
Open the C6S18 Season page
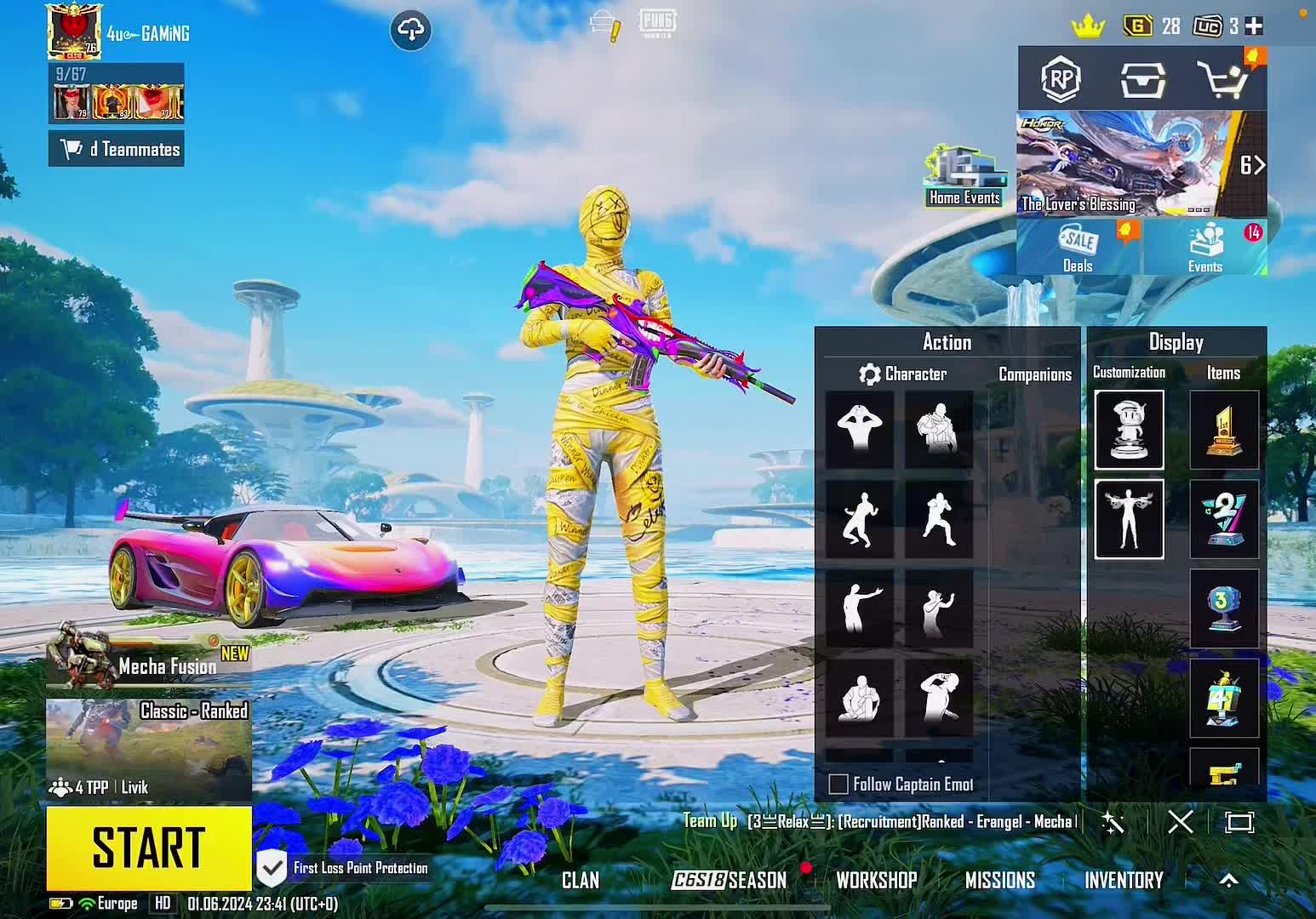[730, 881]
